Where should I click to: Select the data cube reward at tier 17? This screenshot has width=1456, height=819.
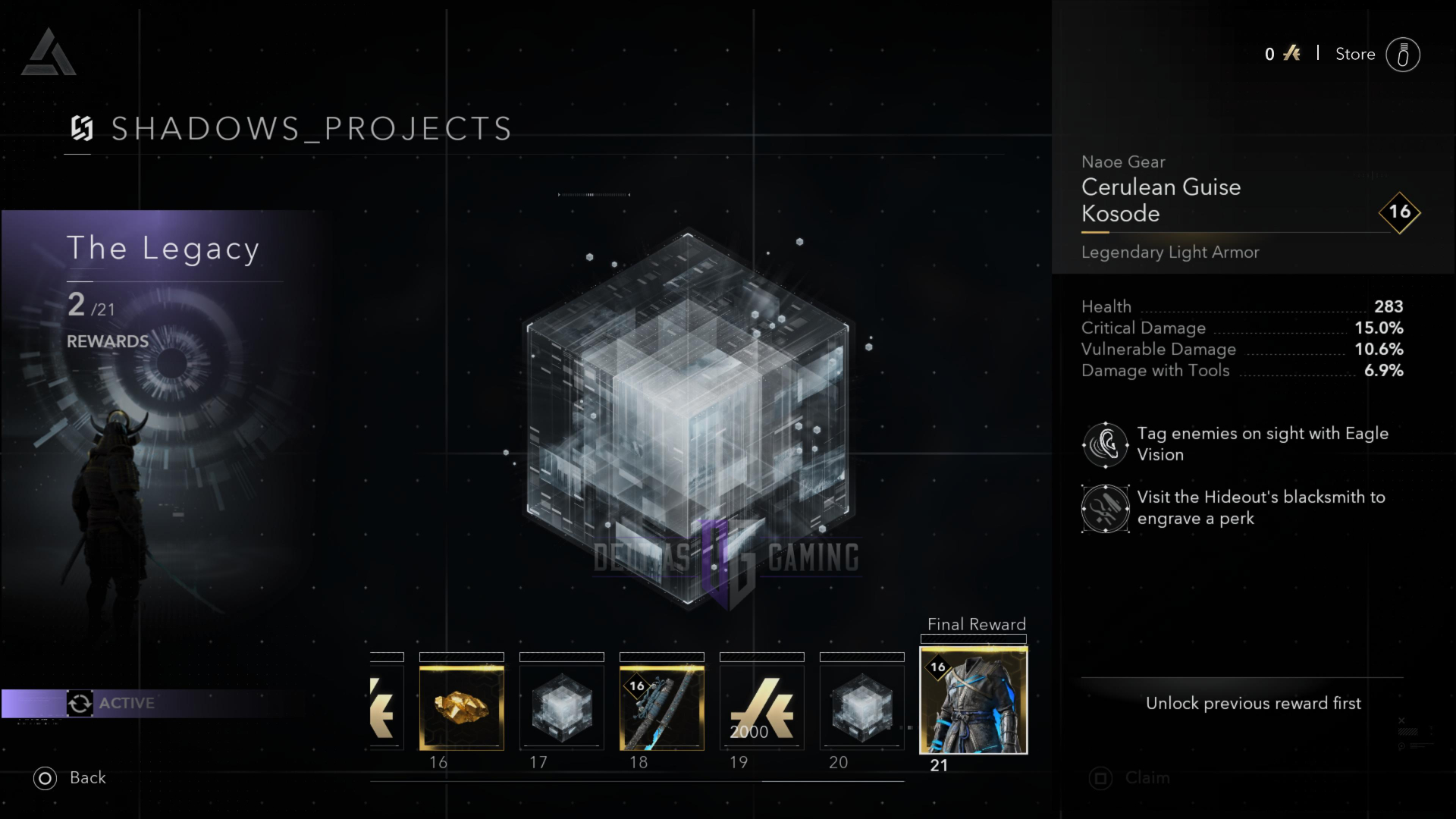561,708
